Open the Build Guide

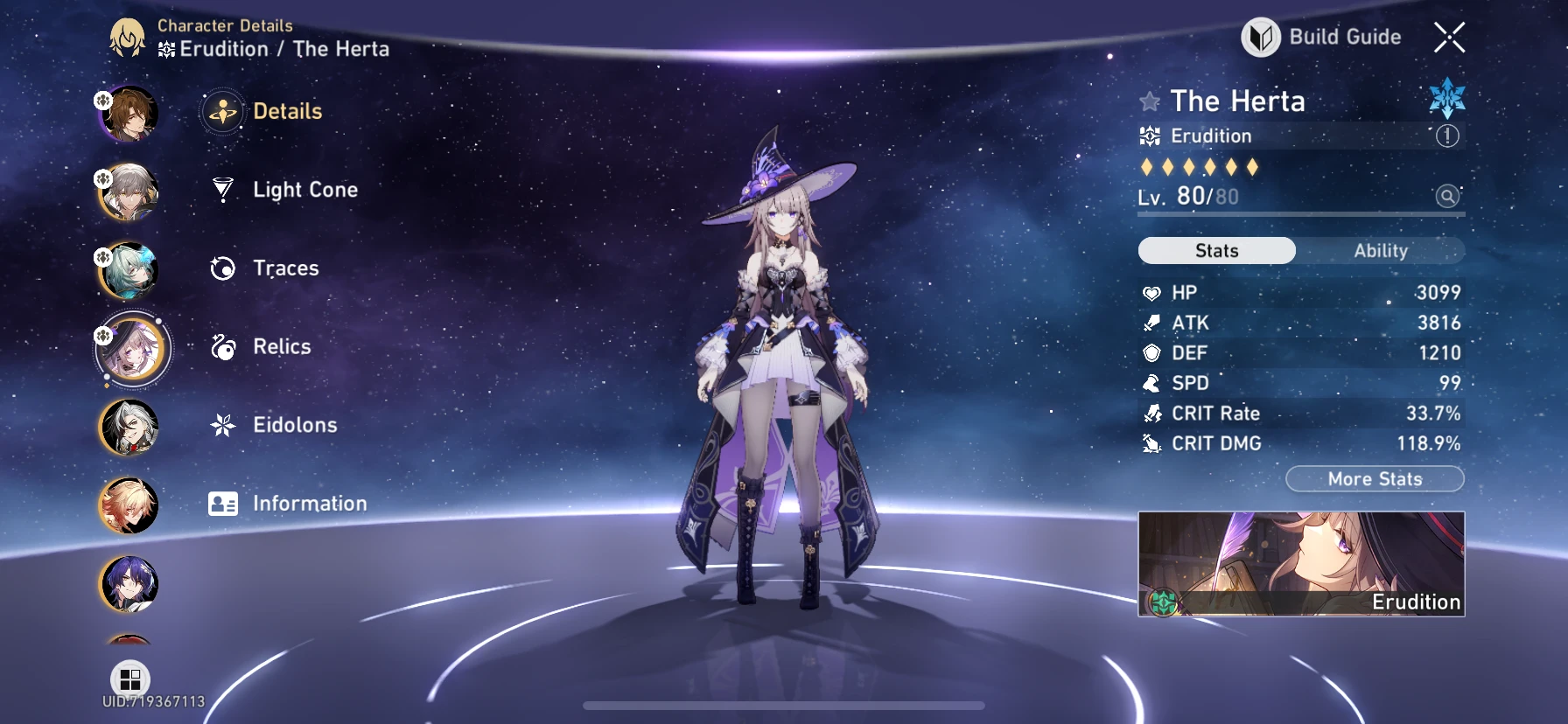coord(1322,38)
